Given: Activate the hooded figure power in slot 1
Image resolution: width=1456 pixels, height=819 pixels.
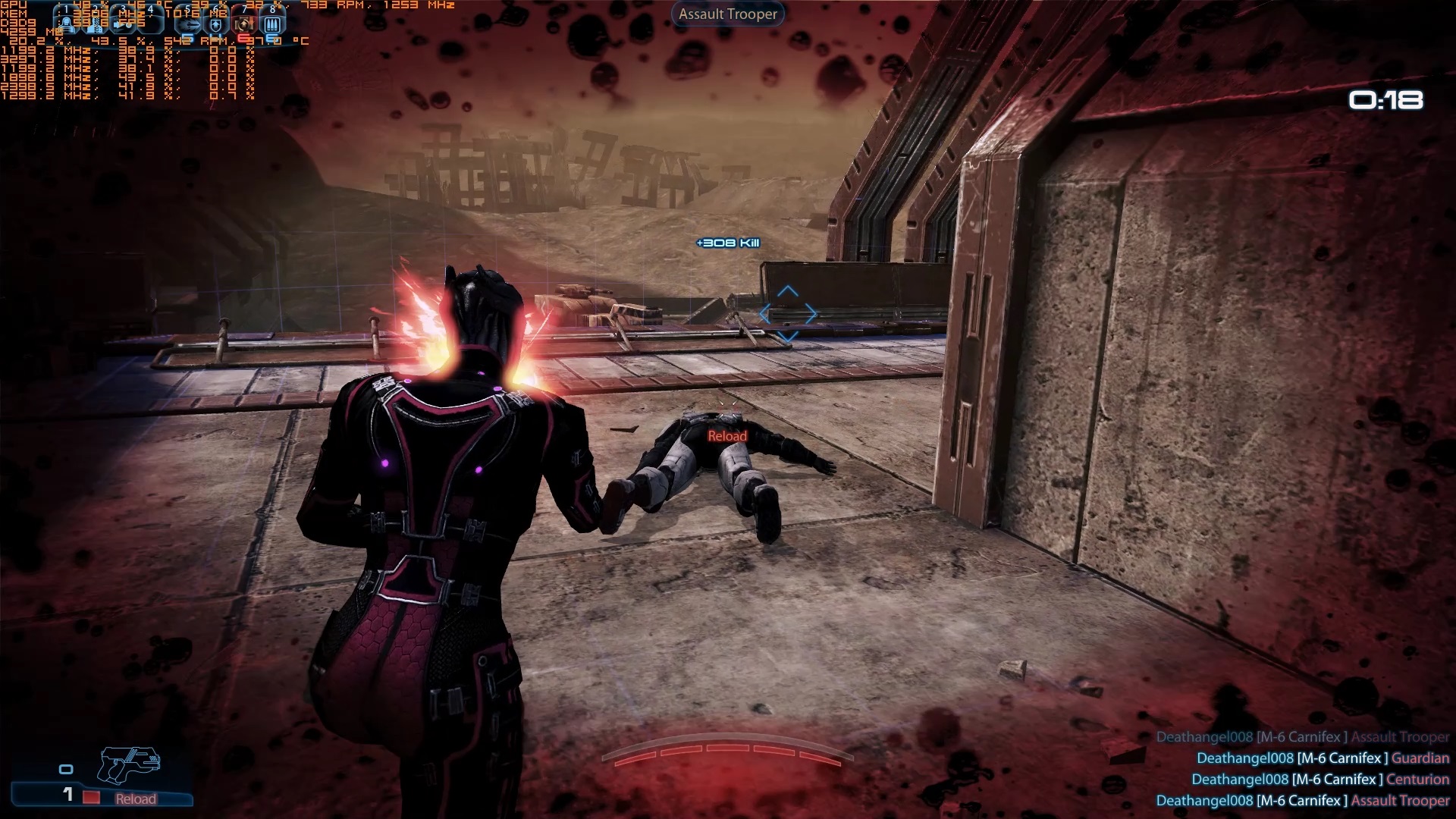Looking at the screenshot, I should point(67,24).
